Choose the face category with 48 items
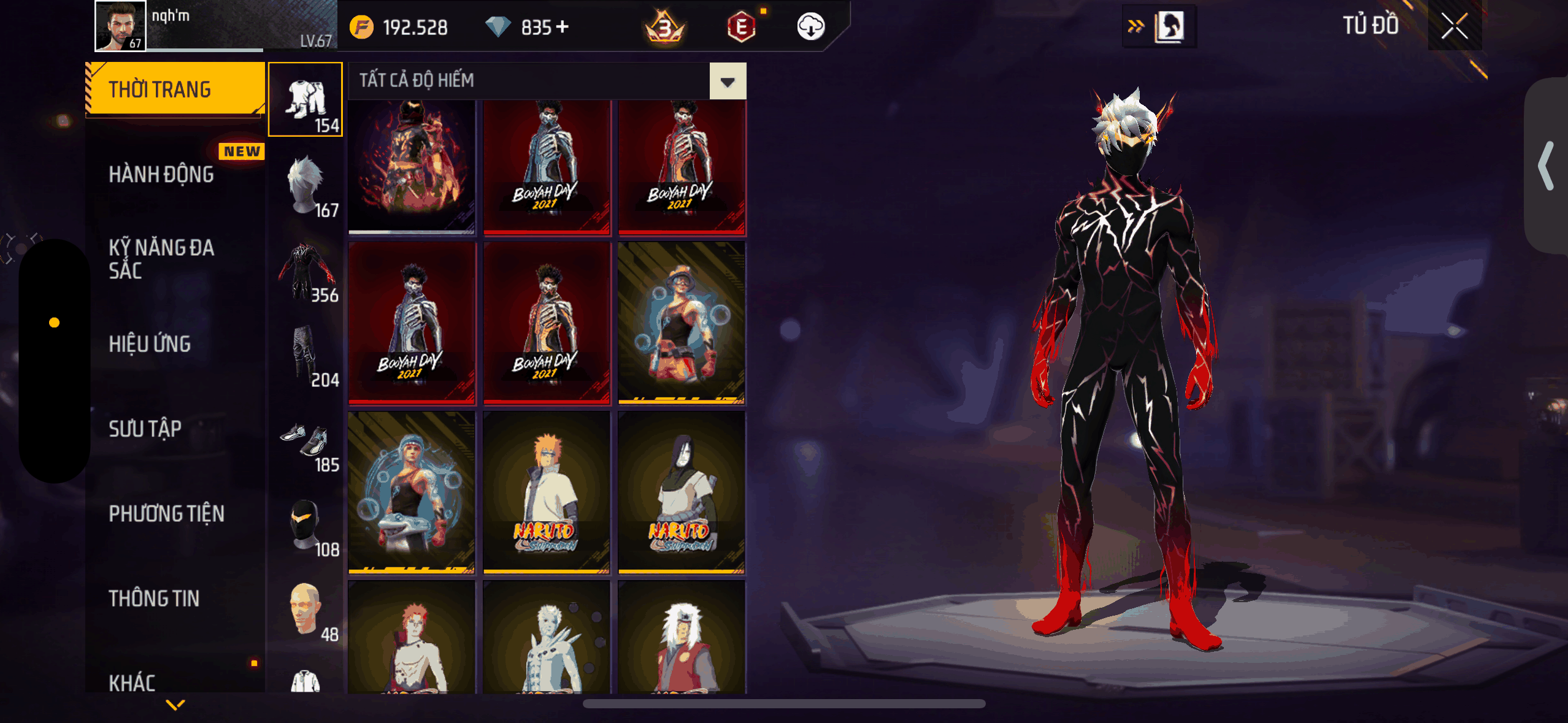This screenshot has width=1568, height=723. point(306,611)
